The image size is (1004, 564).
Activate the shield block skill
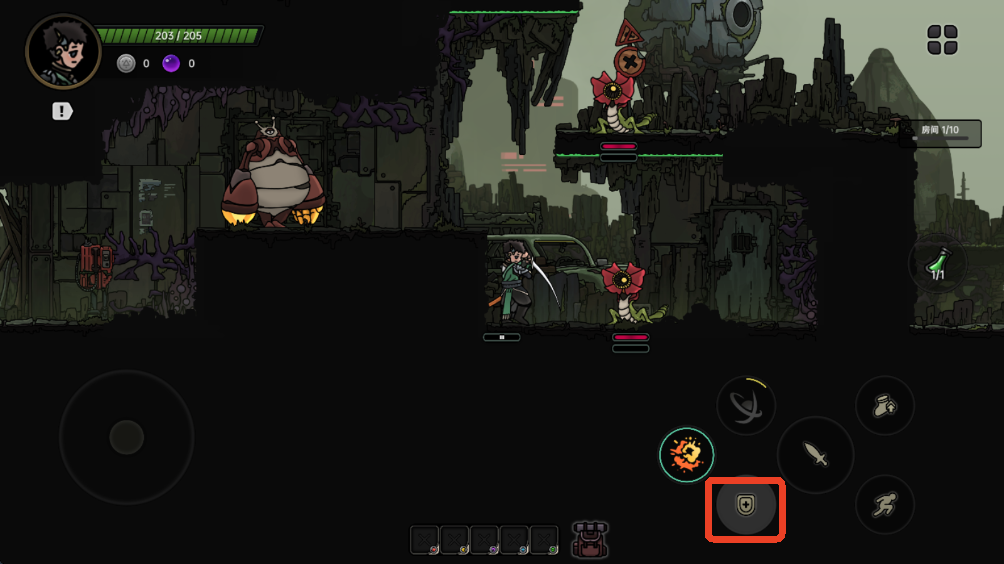coord(745,507)
